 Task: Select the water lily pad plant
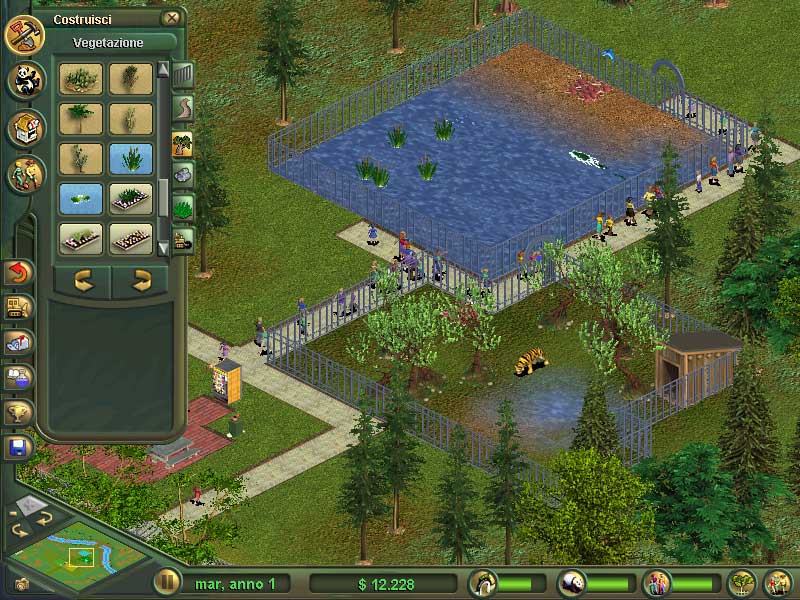tap(80, 197)
